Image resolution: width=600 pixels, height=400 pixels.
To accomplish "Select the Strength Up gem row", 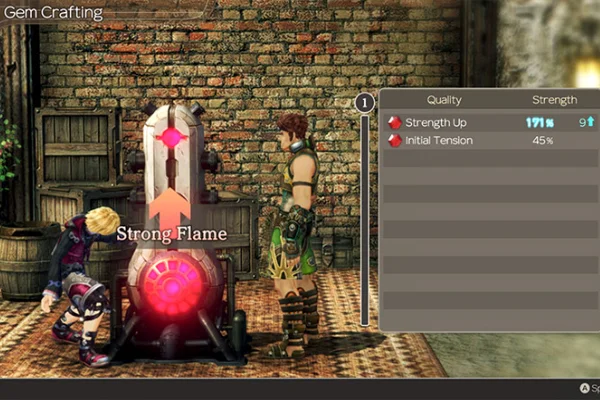I will coord(490,122).
